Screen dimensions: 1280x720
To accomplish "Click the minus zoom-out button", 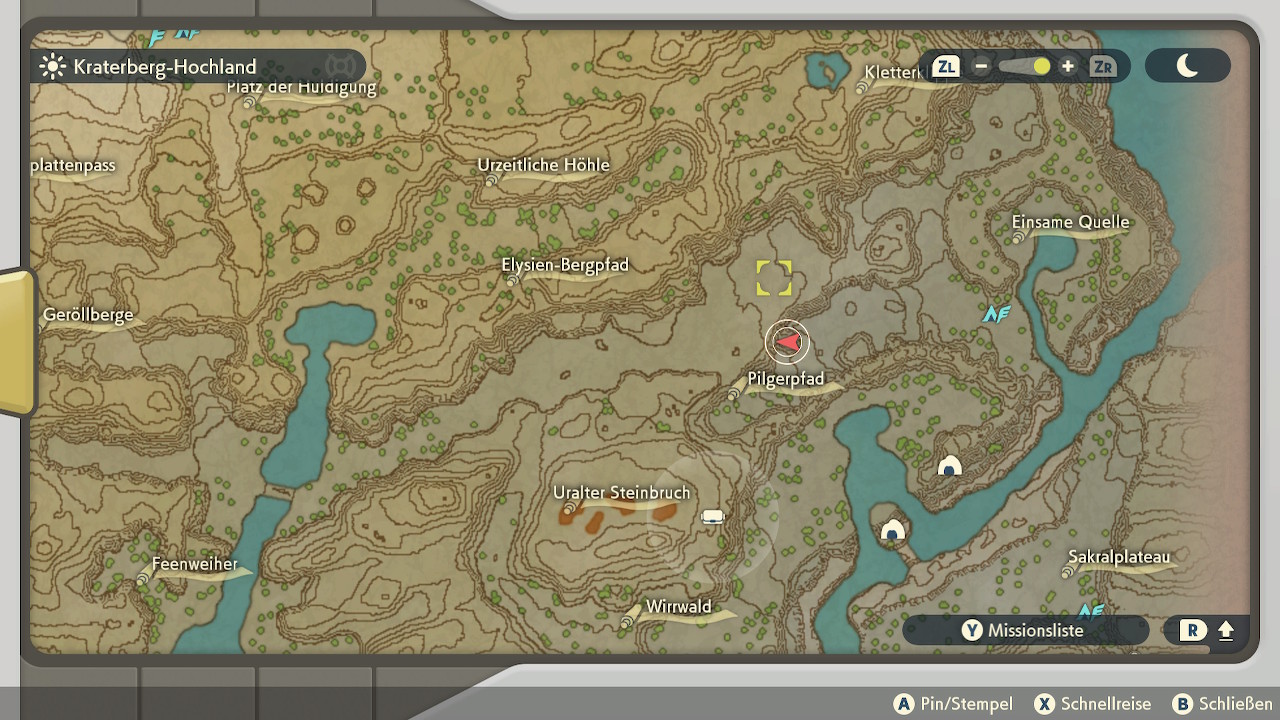I will pos(981,67).
